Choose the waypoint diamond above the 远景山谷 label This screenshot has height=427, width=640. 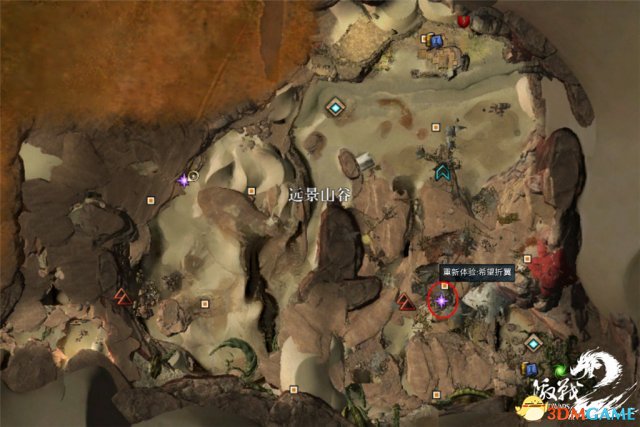[x=335, y=106]
